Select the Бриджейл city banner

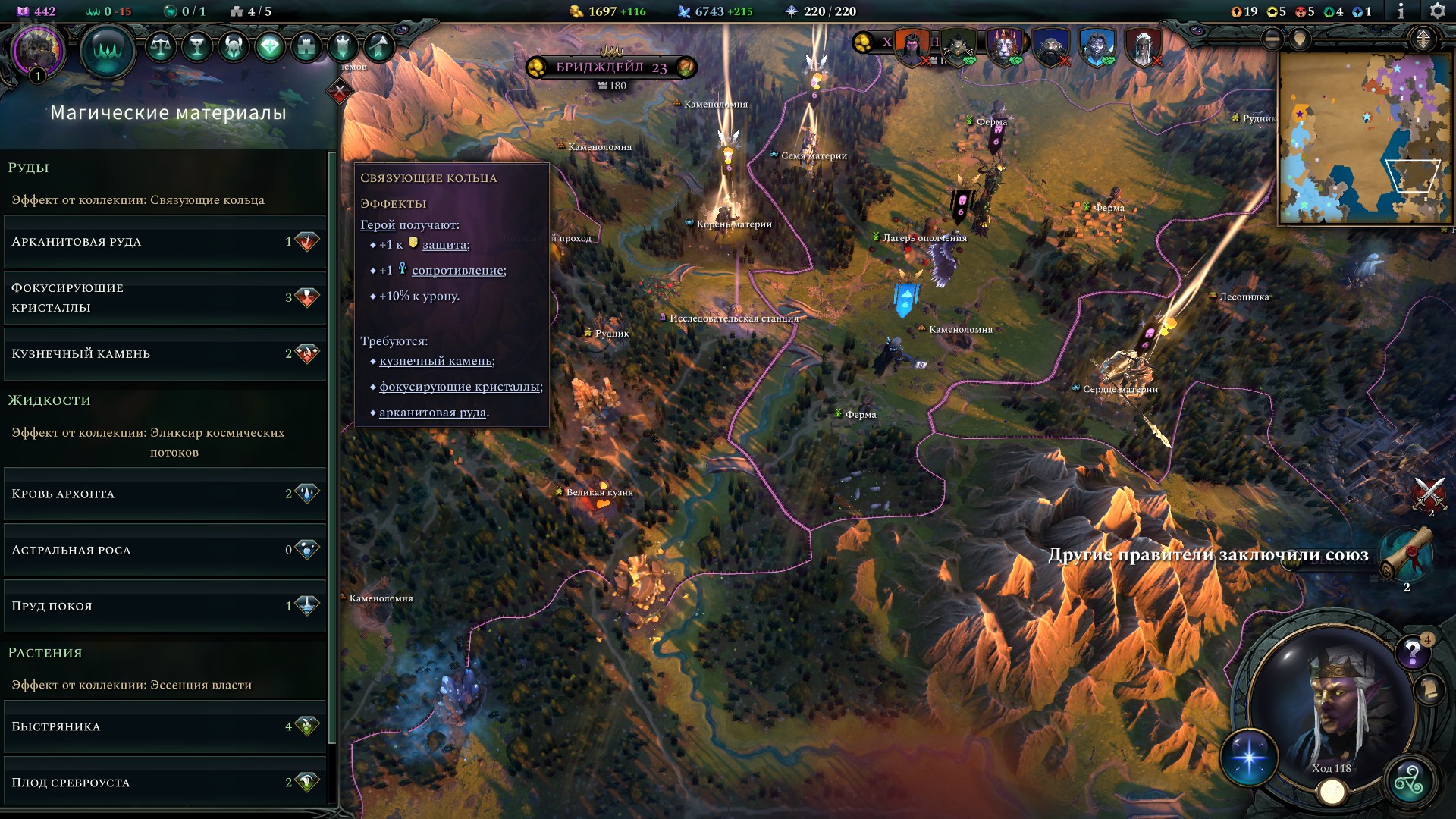(x=610, y=67)
